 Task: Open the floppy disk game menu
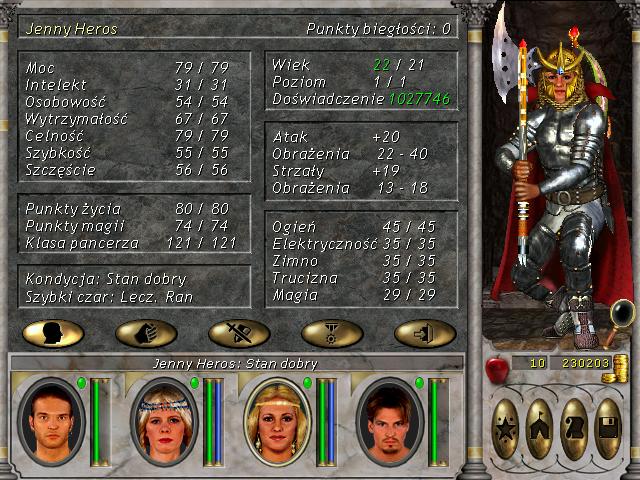pyautogui.click(x=608, y=429)
